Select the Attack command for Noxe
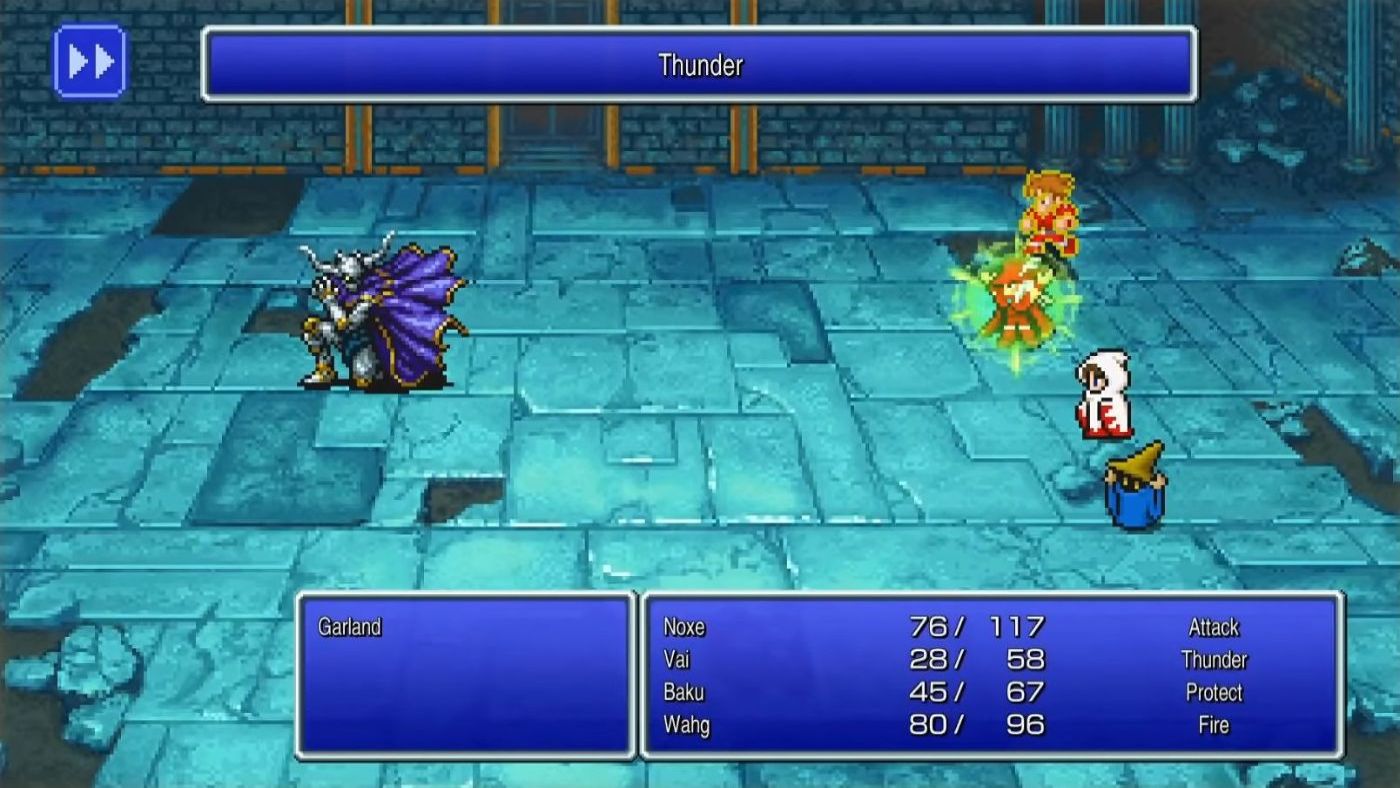Screen dimensions: 1400x788 [1216, 627]
